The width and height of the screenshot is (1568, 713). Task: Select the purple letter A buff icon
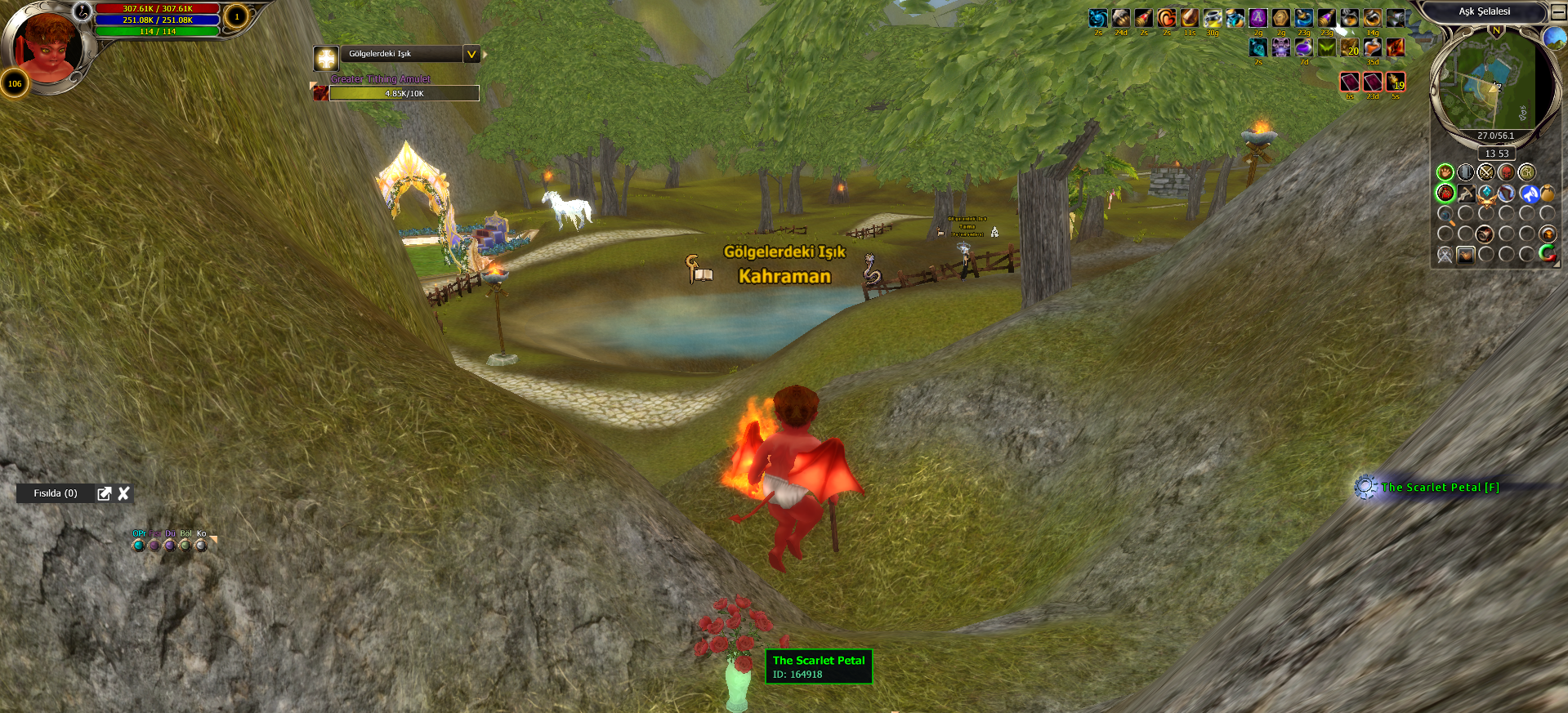pos(1258,18)
